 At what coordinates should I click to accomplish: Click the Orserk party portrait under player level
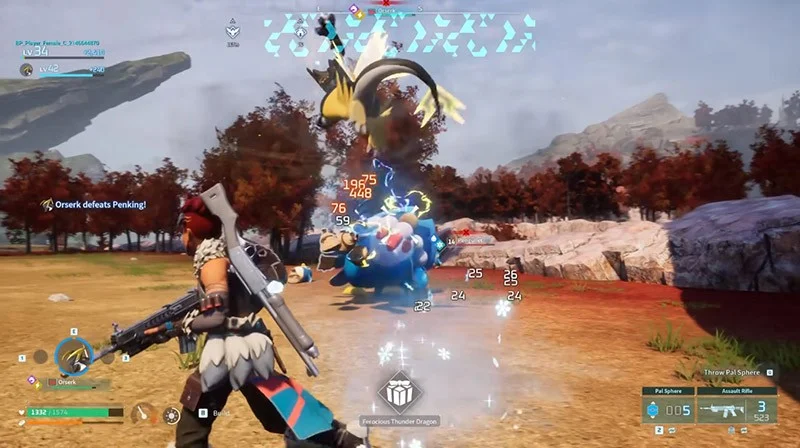tap(27, 70)
